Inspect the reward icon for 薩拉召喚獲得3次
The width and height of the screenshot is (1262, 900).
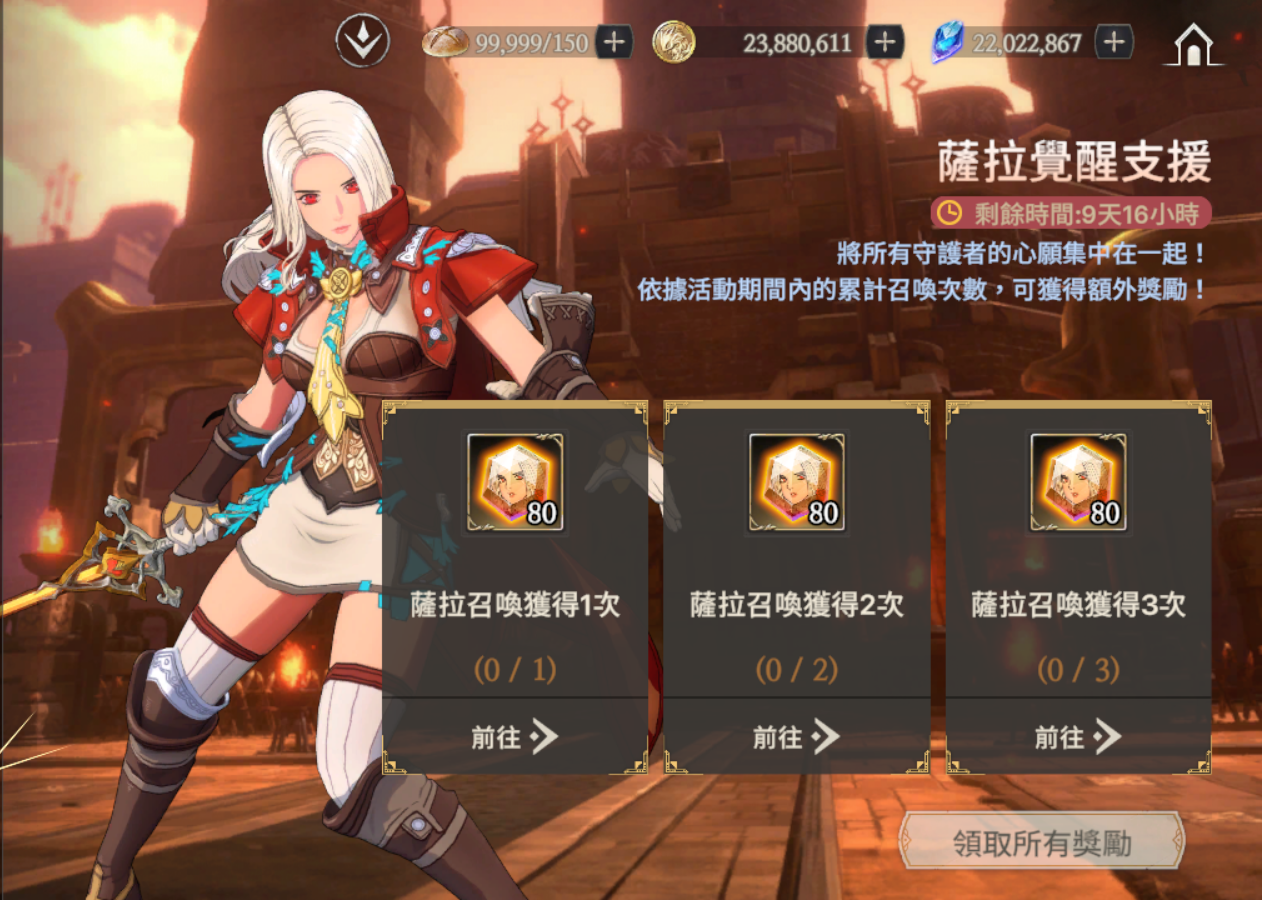[x=1078, y=482]
